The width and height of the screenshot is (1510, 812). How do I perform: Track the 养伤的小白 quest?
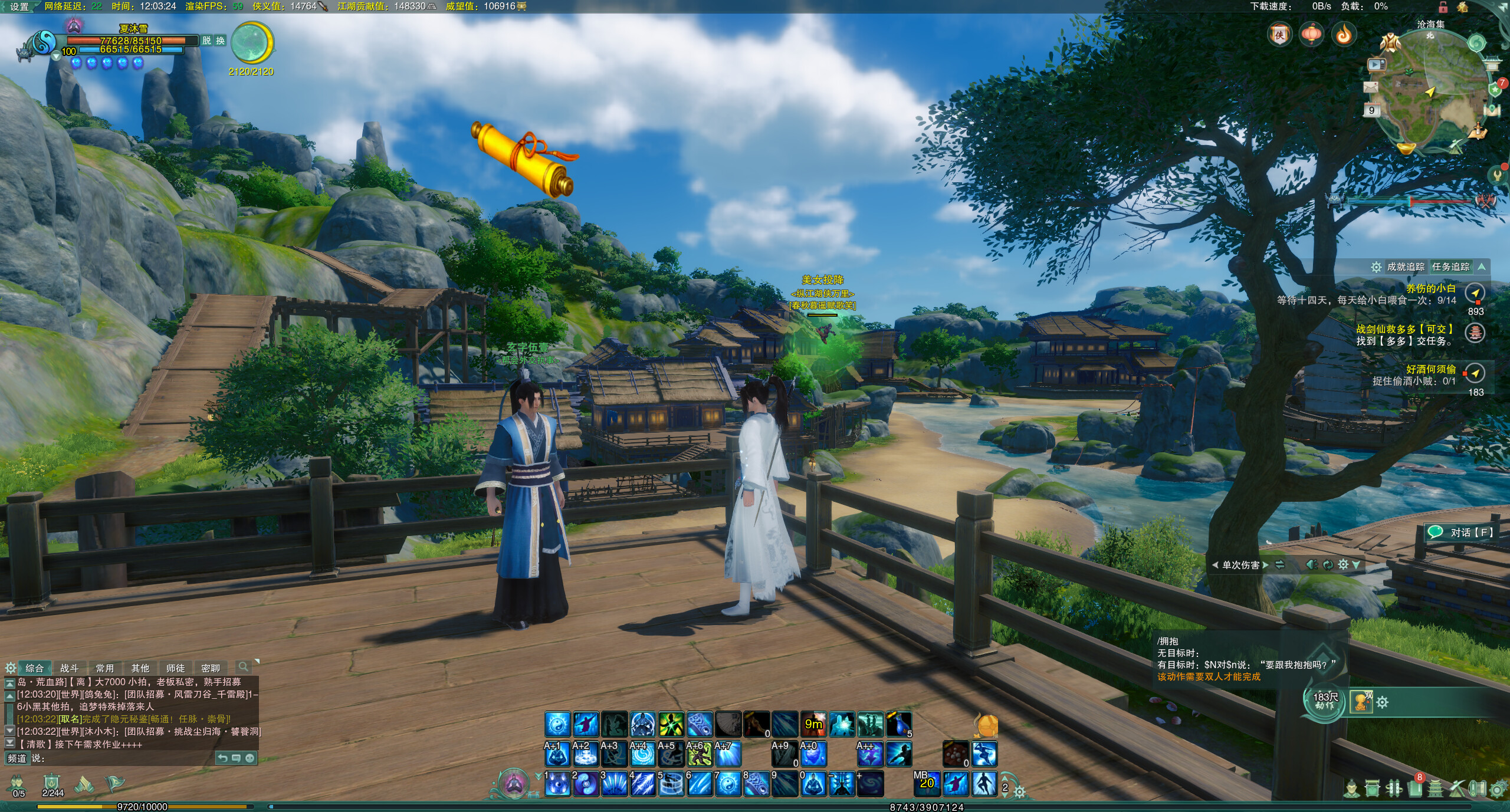(x=1430, y=288)
